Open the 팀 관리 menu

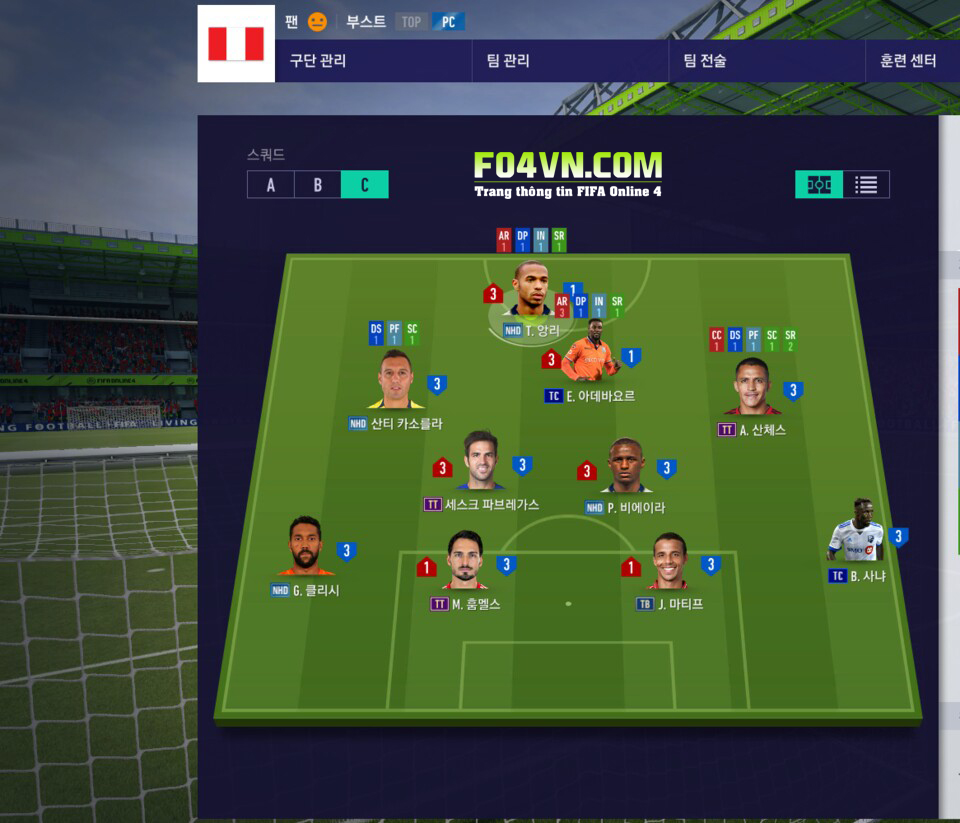pos(508,61)
